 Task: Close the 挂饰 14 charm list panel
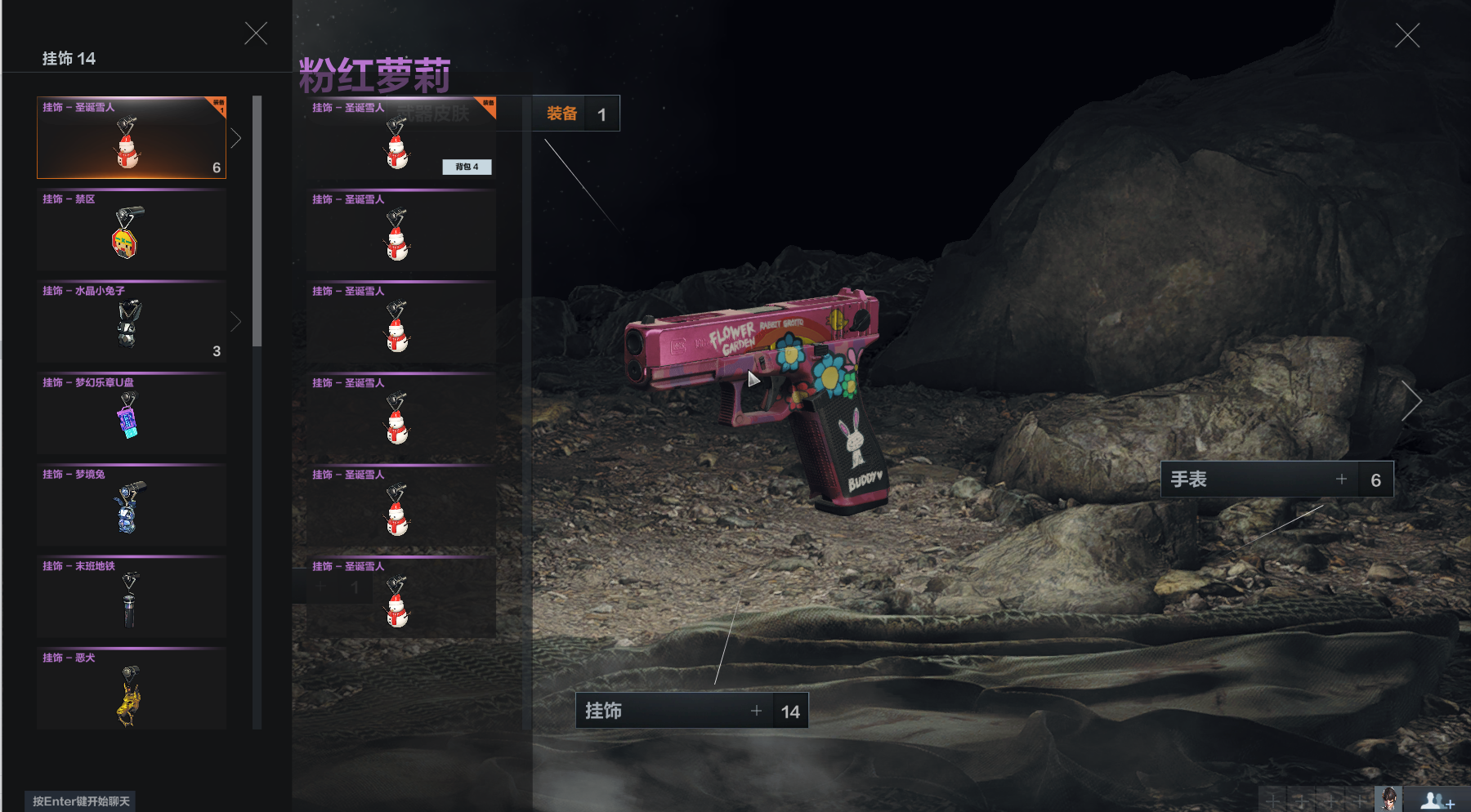(x=256, y=33)
